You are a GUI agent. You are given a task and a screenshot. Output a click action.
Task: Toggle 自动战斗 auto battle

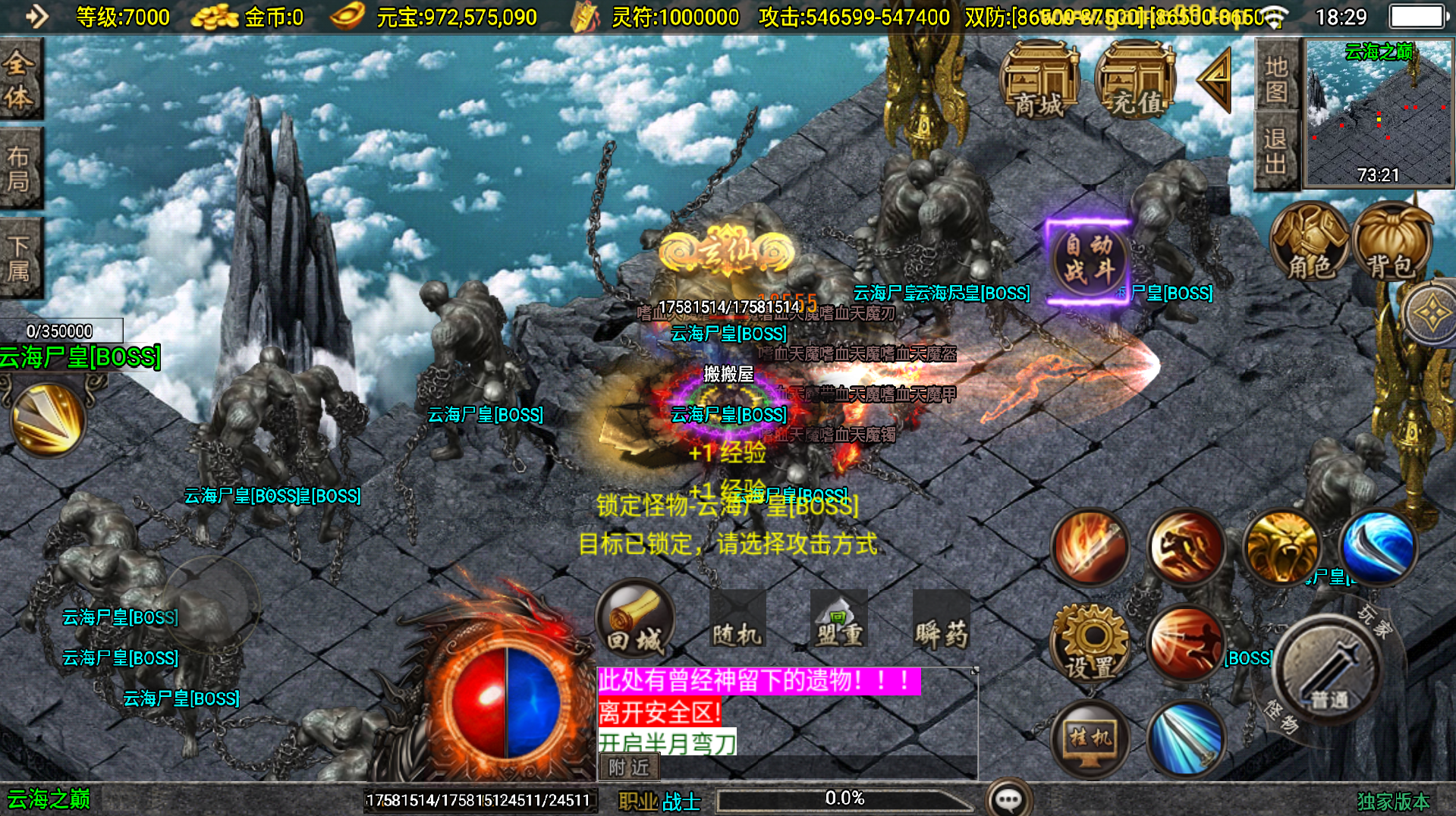coord(1088,260)
